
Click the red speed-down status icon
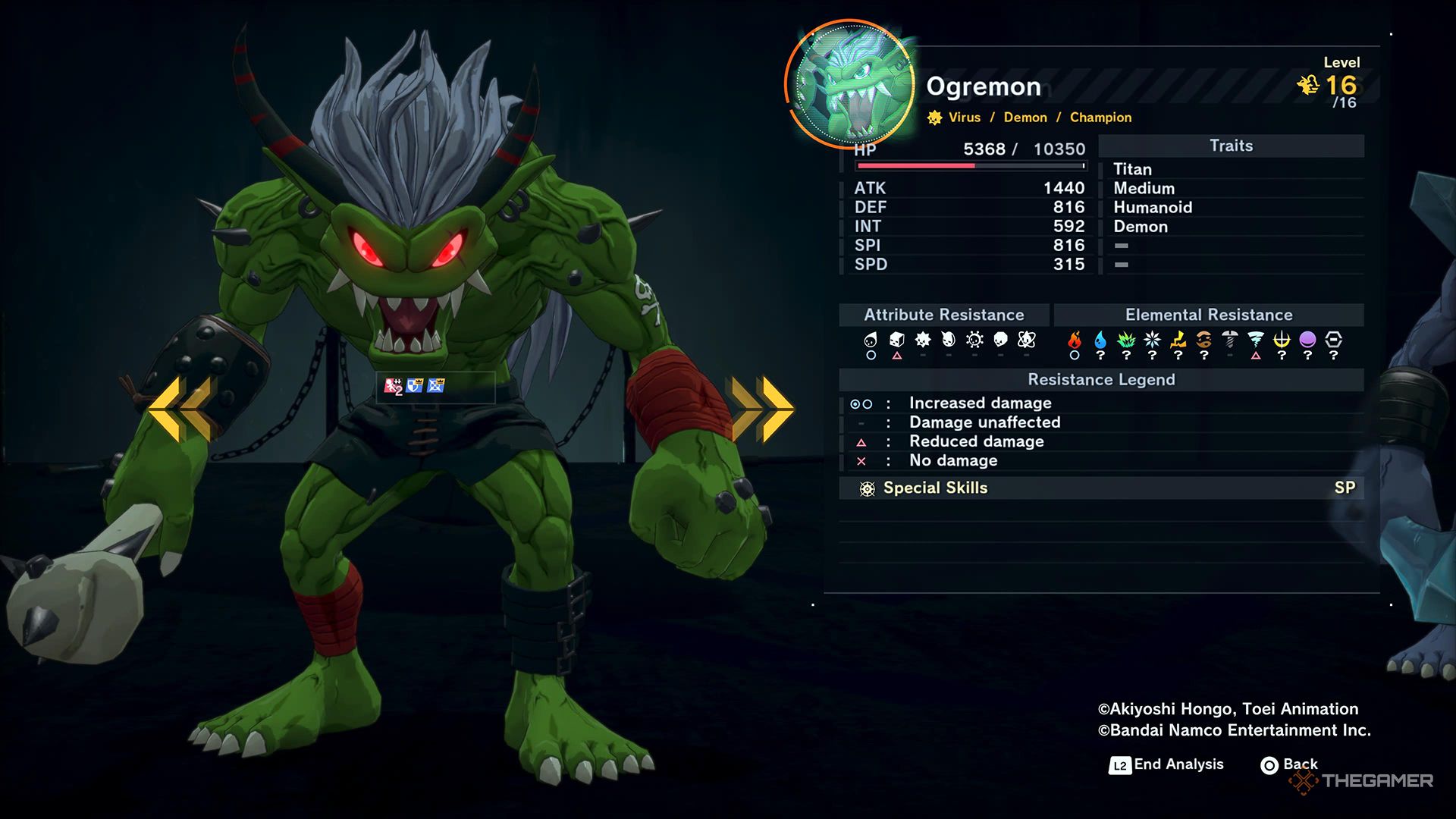393,386
